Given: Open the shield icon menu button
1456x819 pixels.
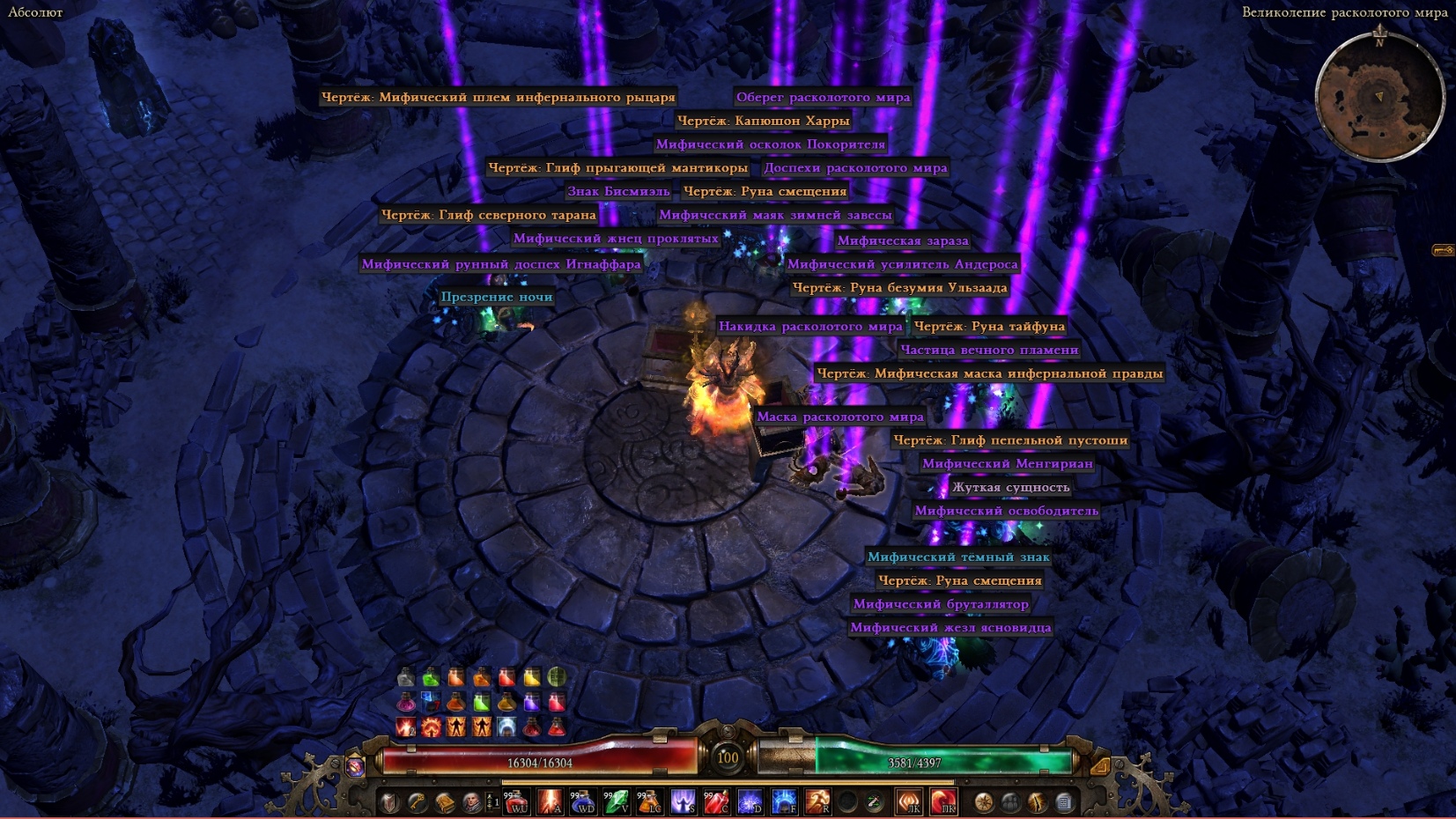Looking at the screenshot, I should pyautogui.click(x=389, y=801).
